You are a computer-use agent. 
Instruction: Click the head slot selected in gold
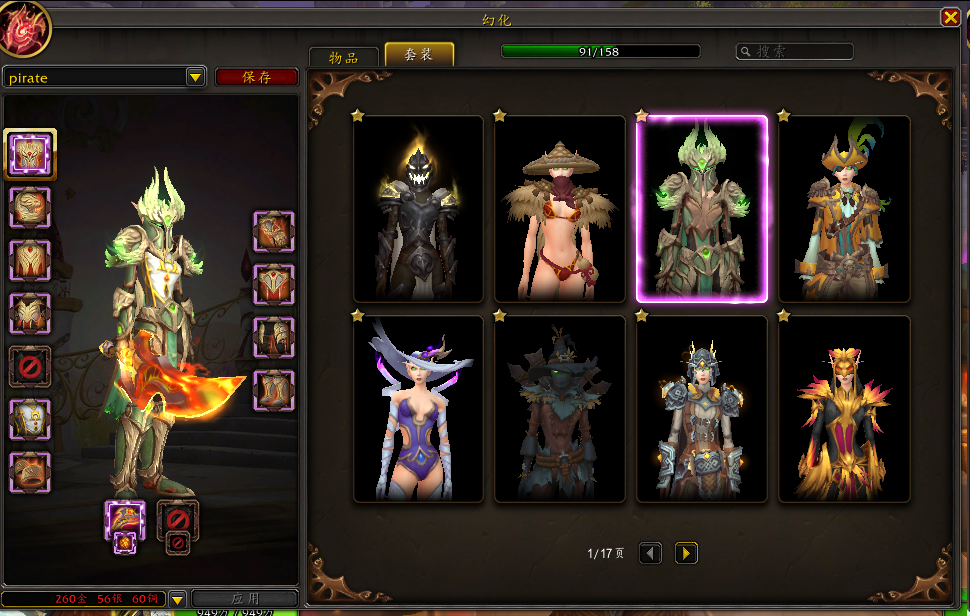[30, 154]
